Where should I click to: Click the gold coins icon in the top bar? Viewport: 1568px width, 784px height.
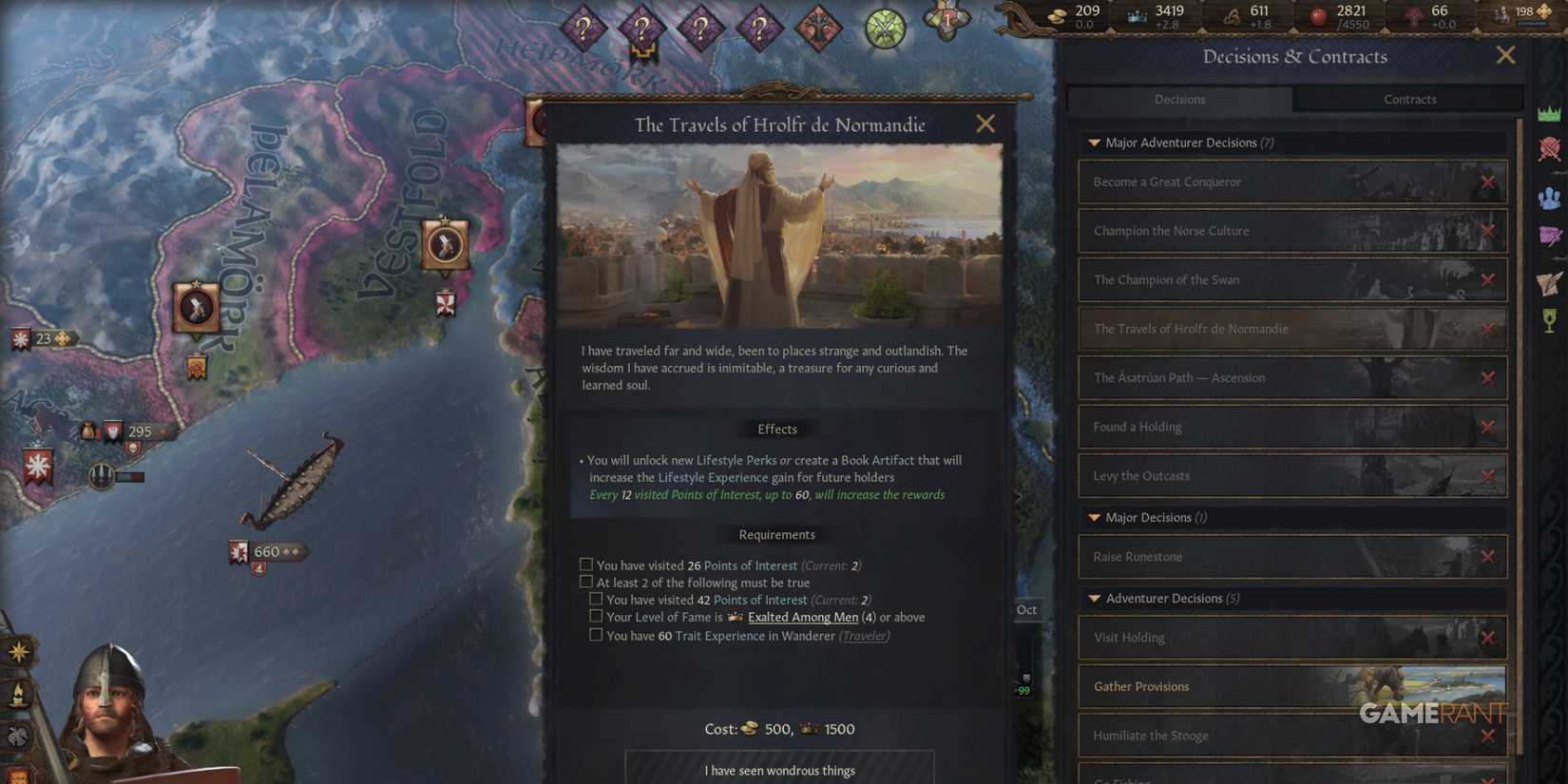pos(1058,13)
